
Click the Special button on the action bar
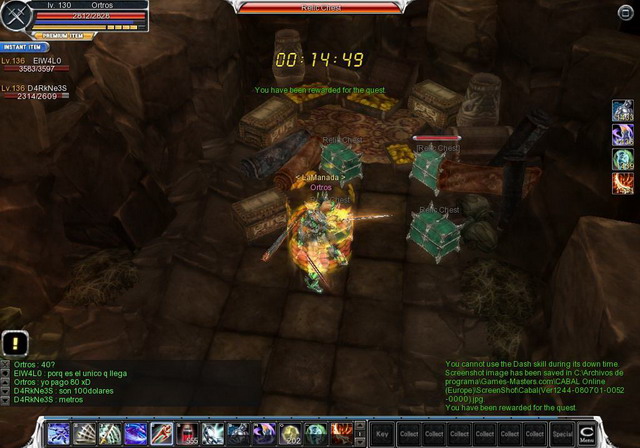(x=562, y=434)
